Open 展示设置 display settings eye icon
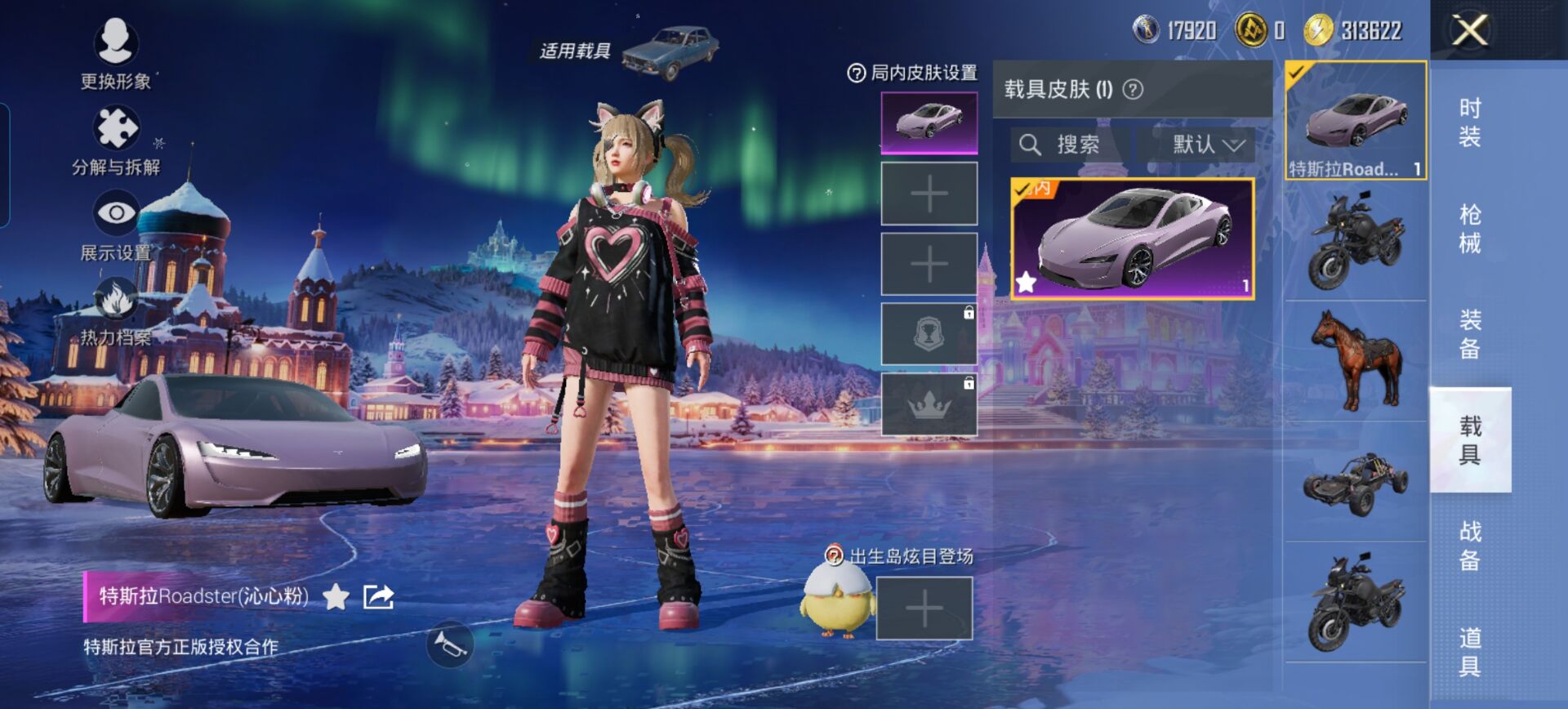Viewport: 1568px width, 709px height. pos(116,225)
